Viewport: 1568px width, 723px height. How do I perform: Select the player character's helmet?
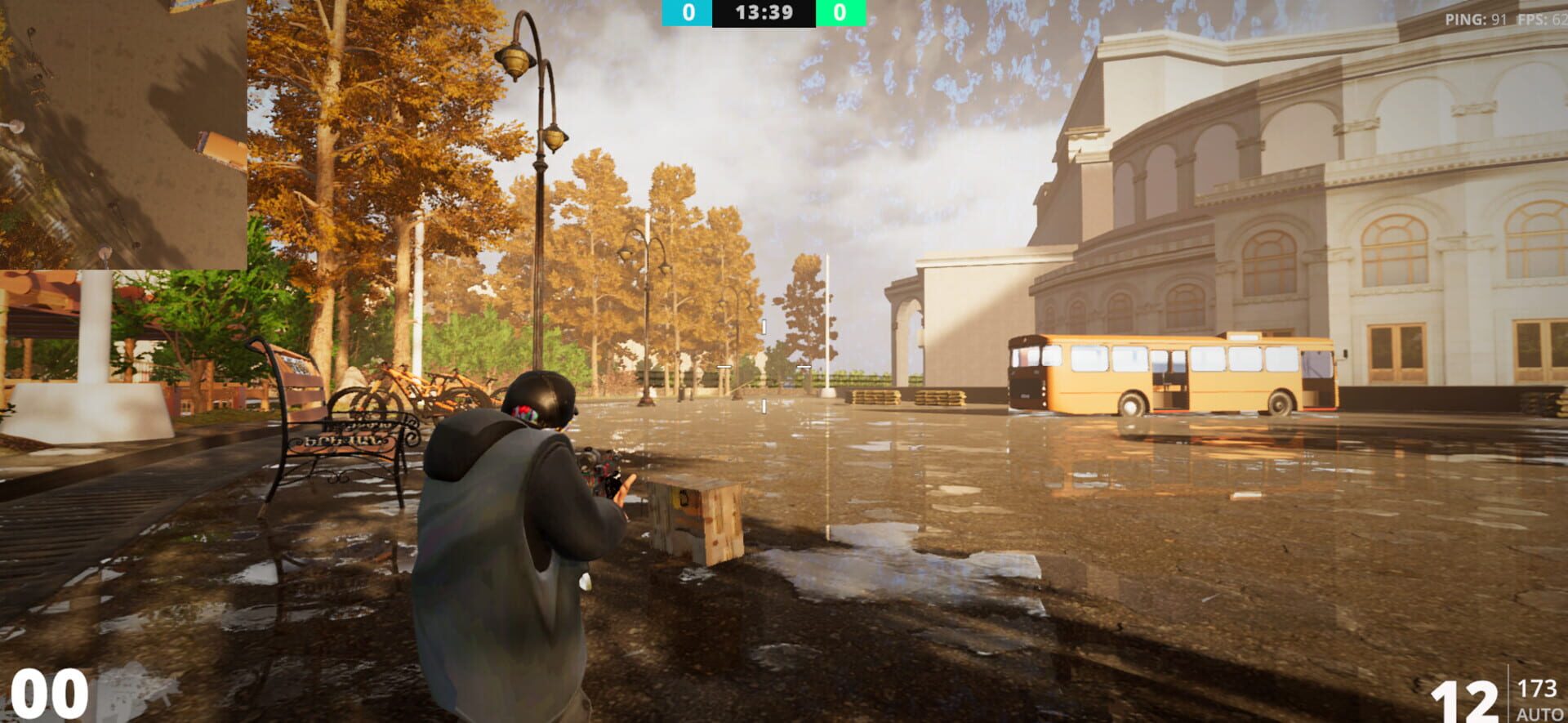point(539,400)
